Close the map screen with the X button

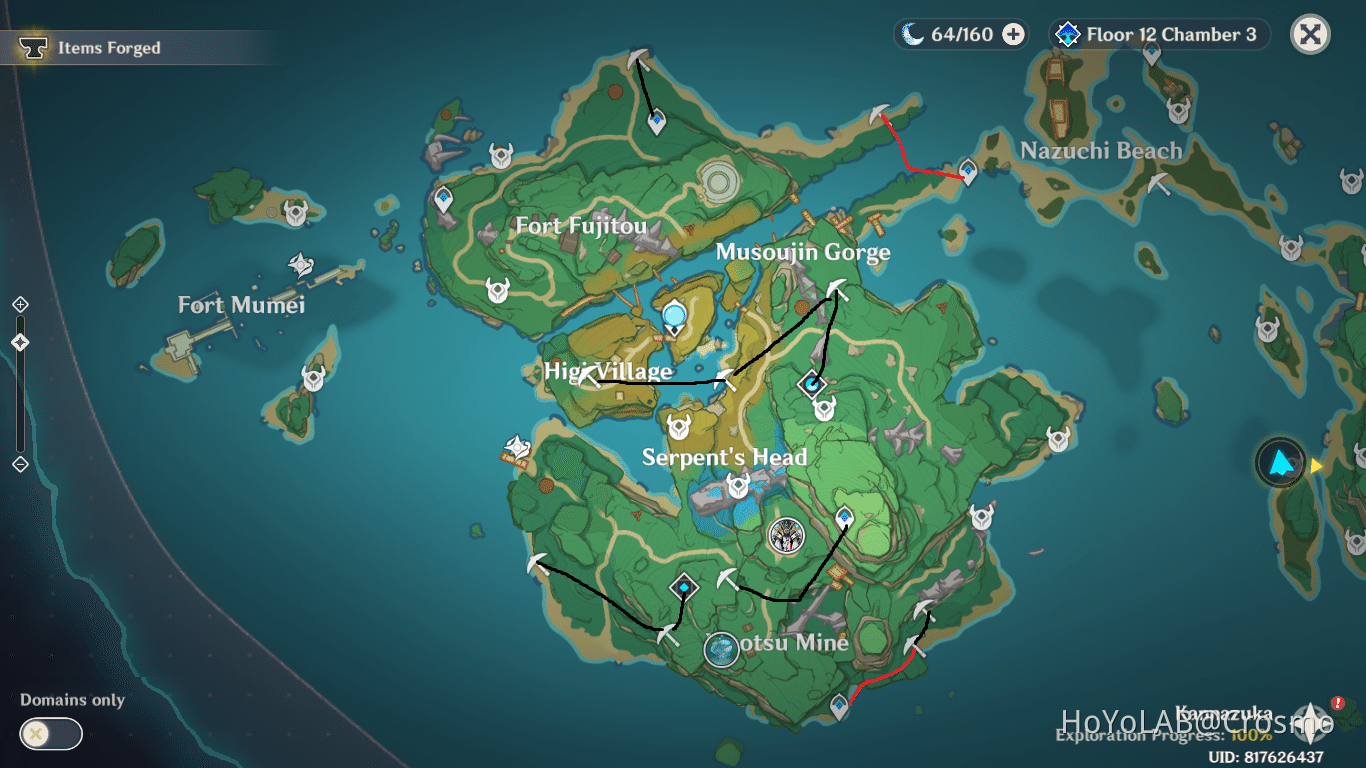coord(1310,33)
